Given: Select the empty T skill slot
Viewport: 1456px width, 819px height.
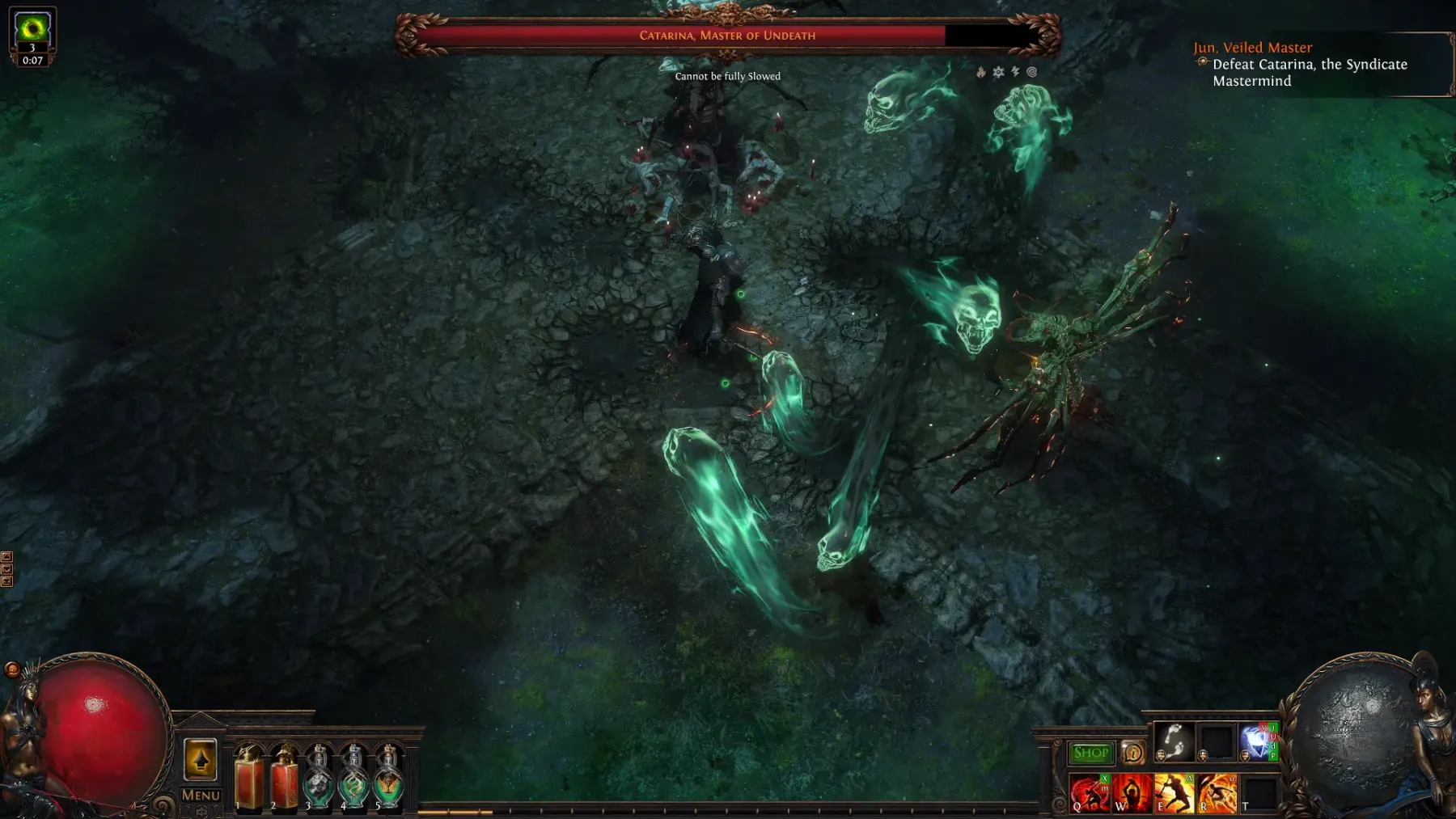Looking at the screenshot, I should (1259, 792).
